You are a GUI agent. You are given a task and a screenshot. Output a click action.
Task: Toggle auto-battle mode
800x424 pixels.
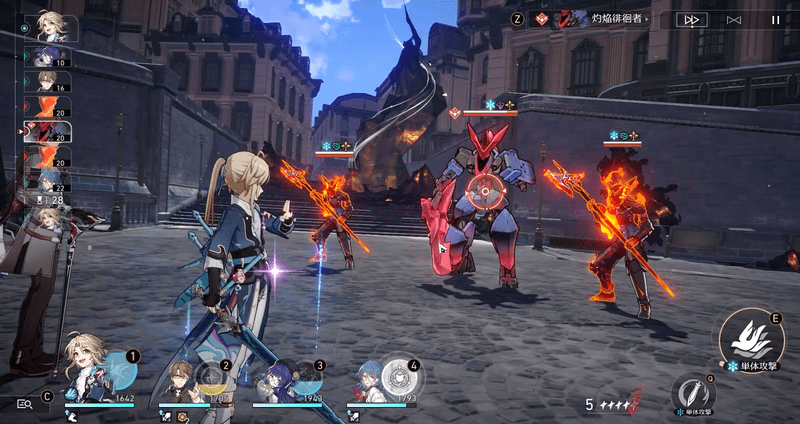tap(734, 19)
